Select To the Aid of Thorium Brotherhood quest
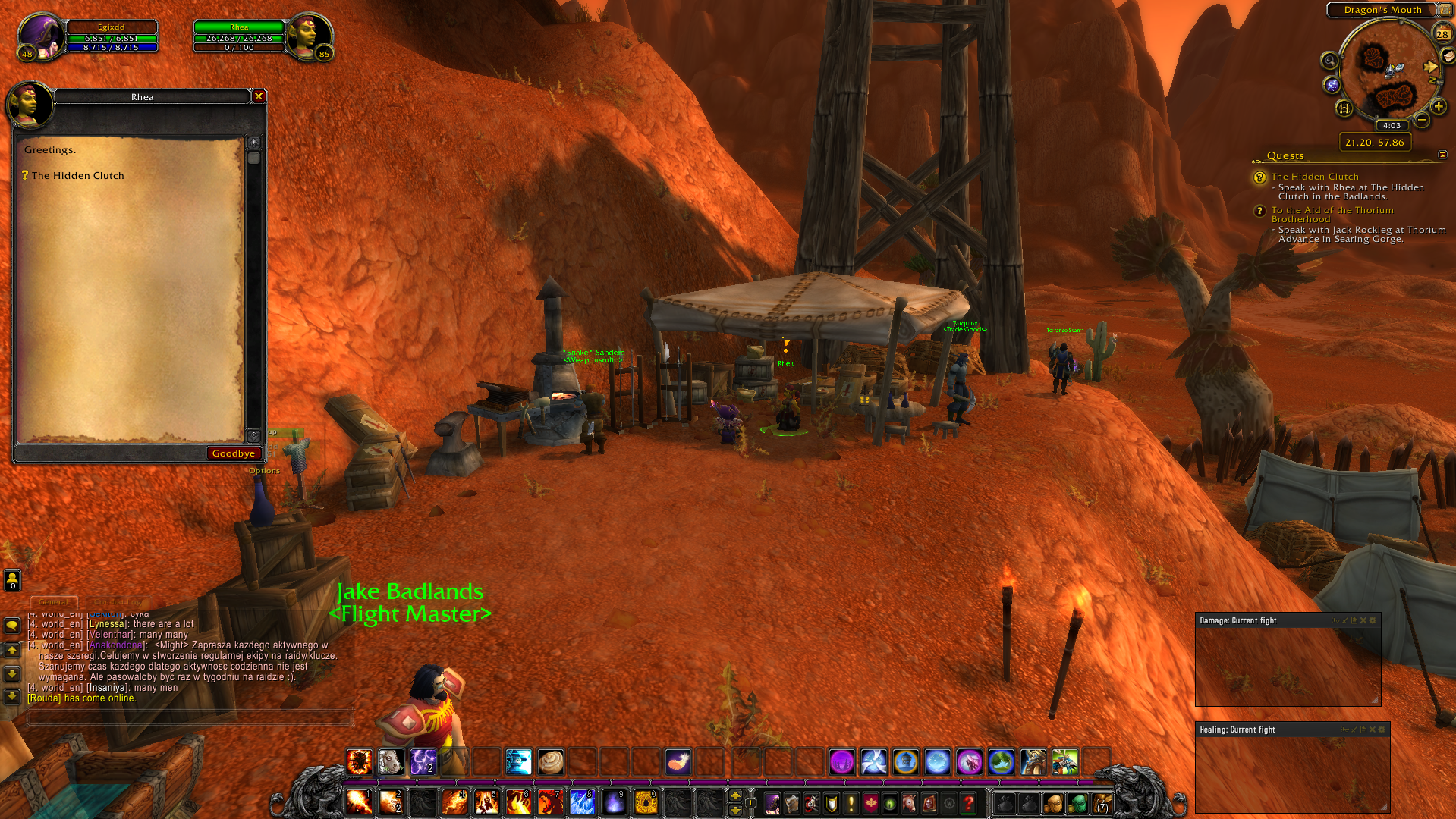This screenshot has height=819, width=1456. [x=1332, y=215]
